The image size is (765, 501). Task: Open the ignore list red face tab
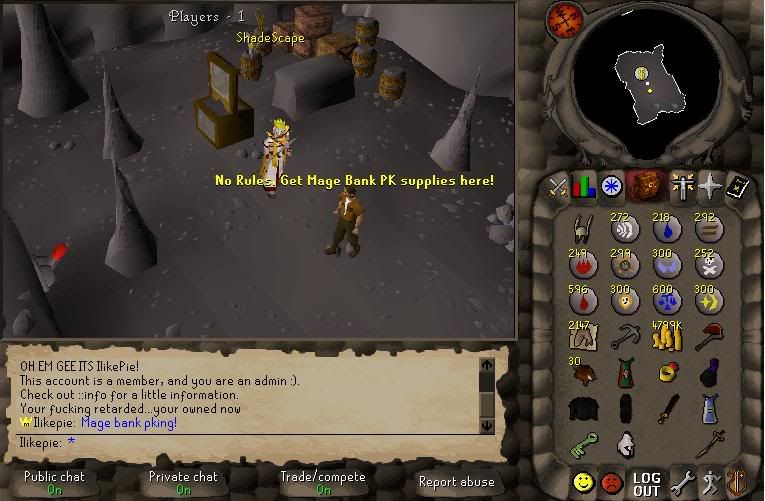pos(612,479)
